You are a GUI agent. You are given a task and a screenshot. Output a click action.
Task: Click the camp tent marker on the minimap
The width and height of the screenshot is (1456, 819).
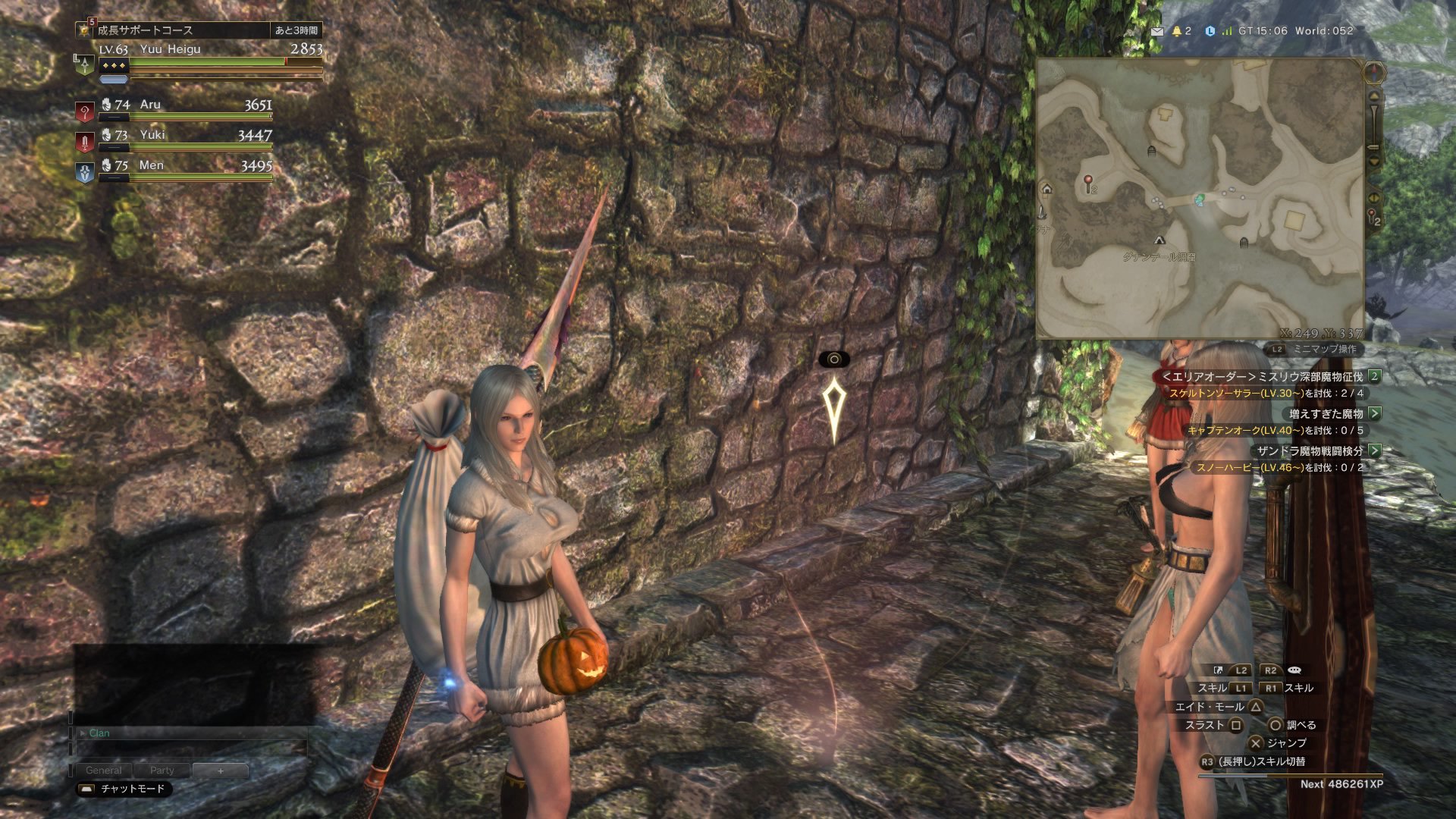[x=1159, y=240]
